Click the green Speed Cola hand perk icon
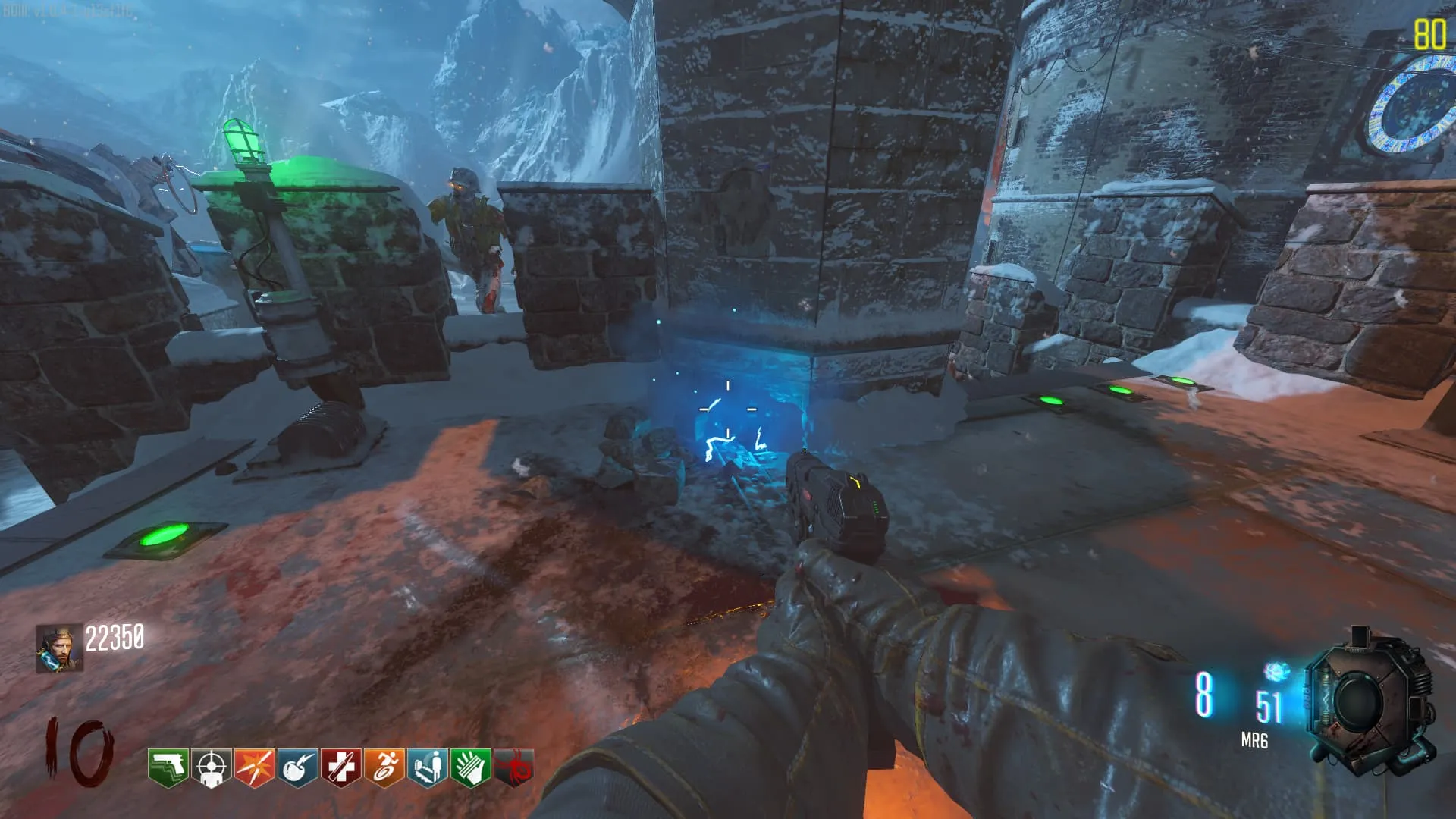This screenshot has height=819, width=1456. [x=470, y=767]
